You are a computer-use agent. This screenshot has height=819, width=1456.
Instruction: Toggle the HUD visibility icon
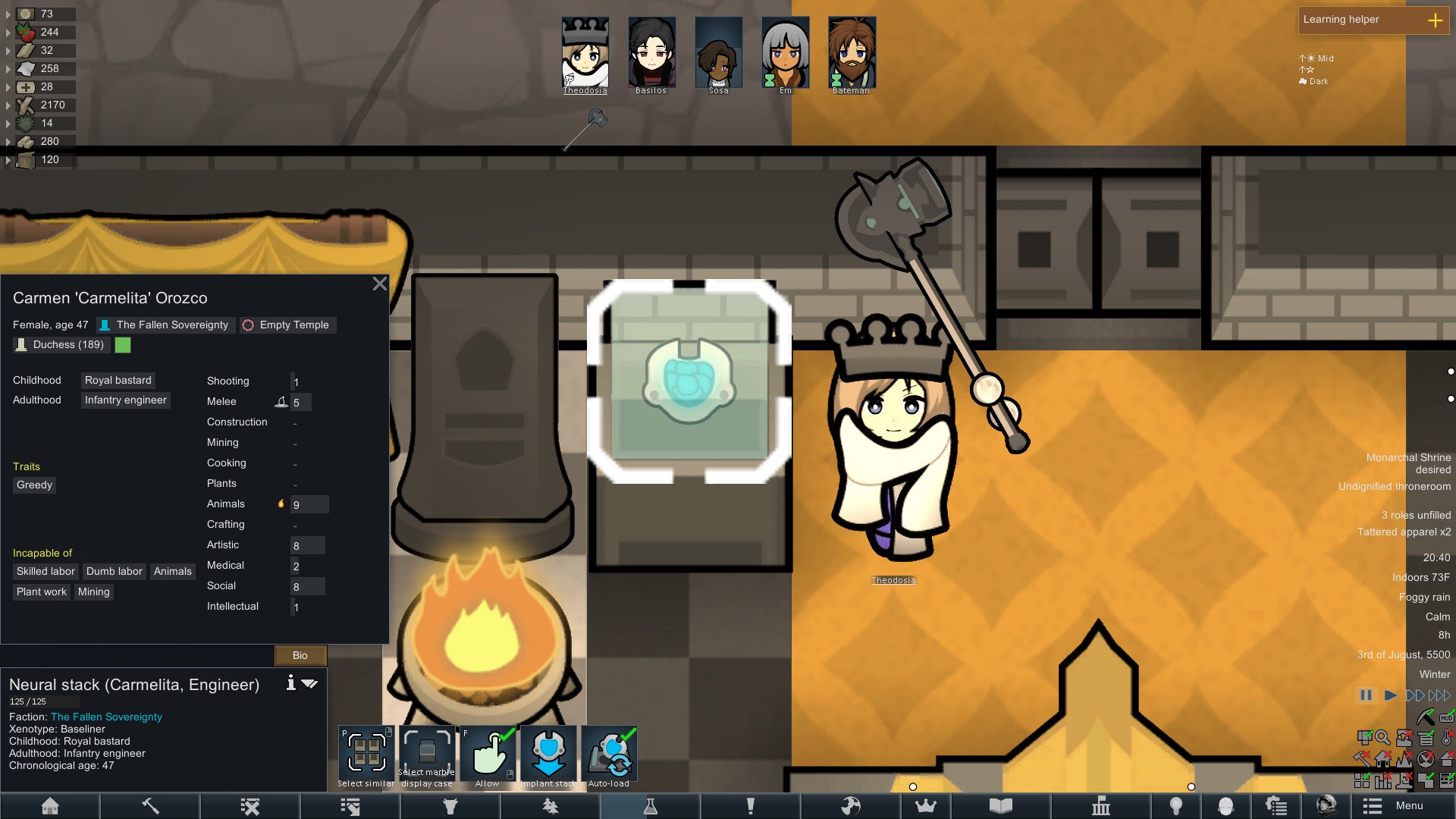1447,717
